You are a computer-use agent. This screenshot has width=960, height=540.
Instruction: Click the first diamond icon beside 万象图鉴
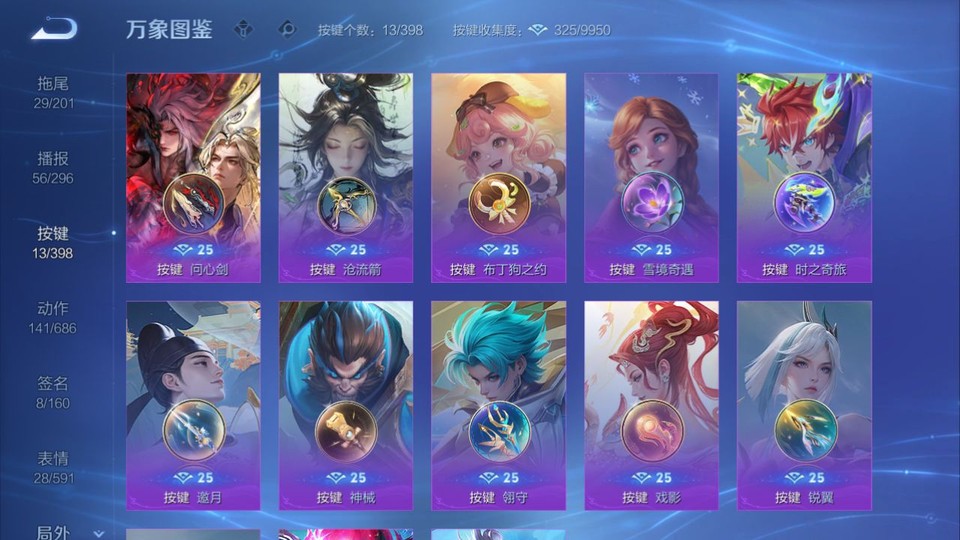tap(245, 29)
